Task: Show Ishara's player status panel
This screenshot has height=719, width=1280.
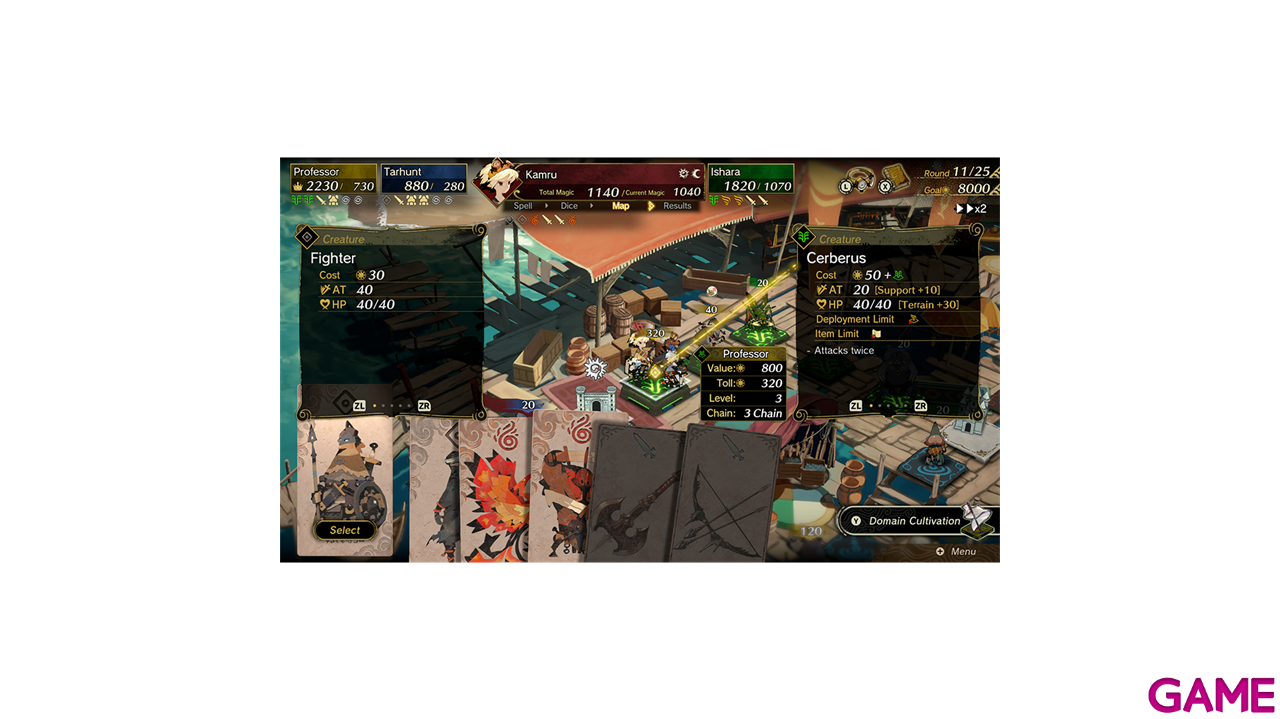Action: [x=750, y=179]
